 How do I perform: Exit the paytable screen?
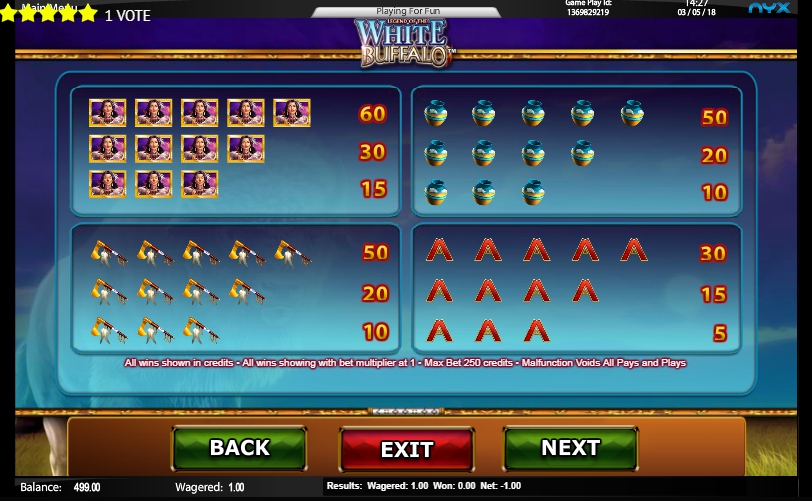point(407,449)
